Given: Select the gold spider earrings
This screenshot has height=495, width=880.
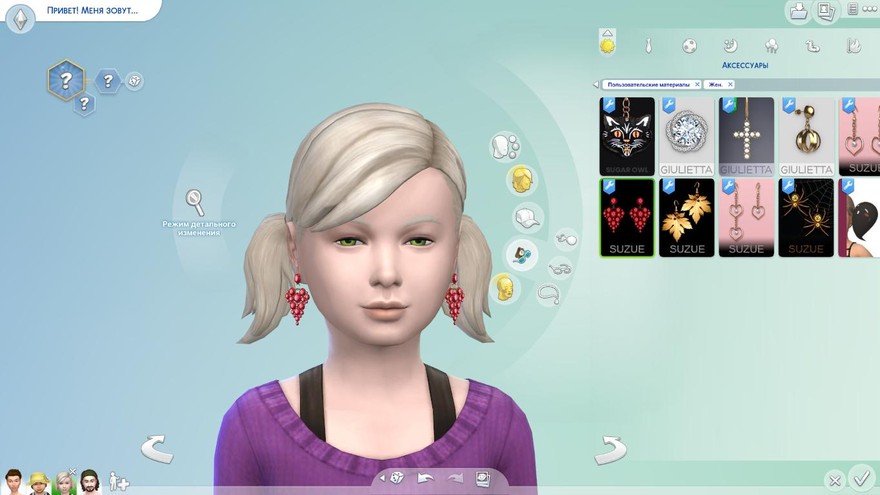Looking at the screenshot, I should [x=806, y=217].
